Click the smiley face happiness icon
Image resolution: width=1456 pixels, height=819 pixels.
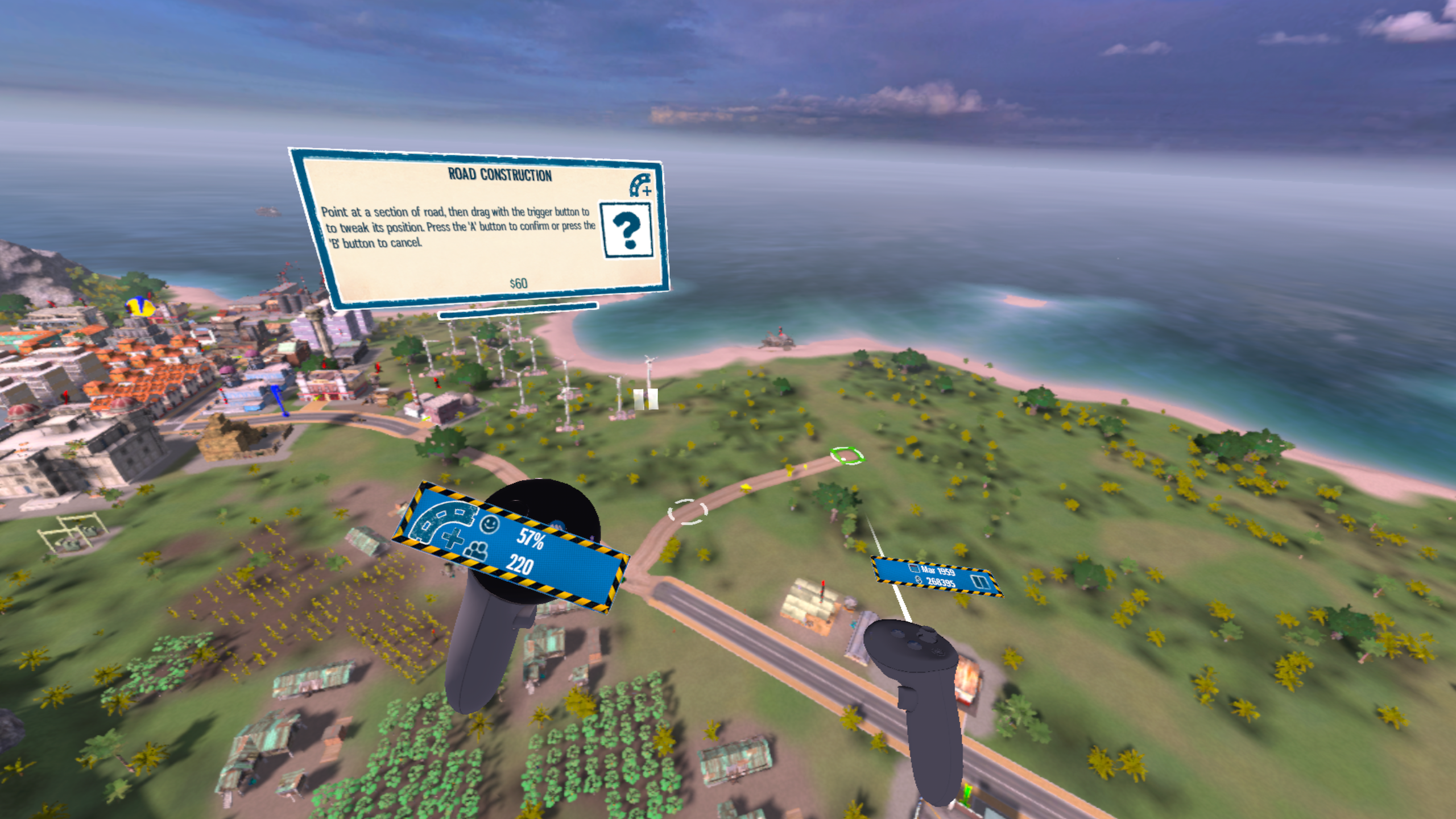489,523
